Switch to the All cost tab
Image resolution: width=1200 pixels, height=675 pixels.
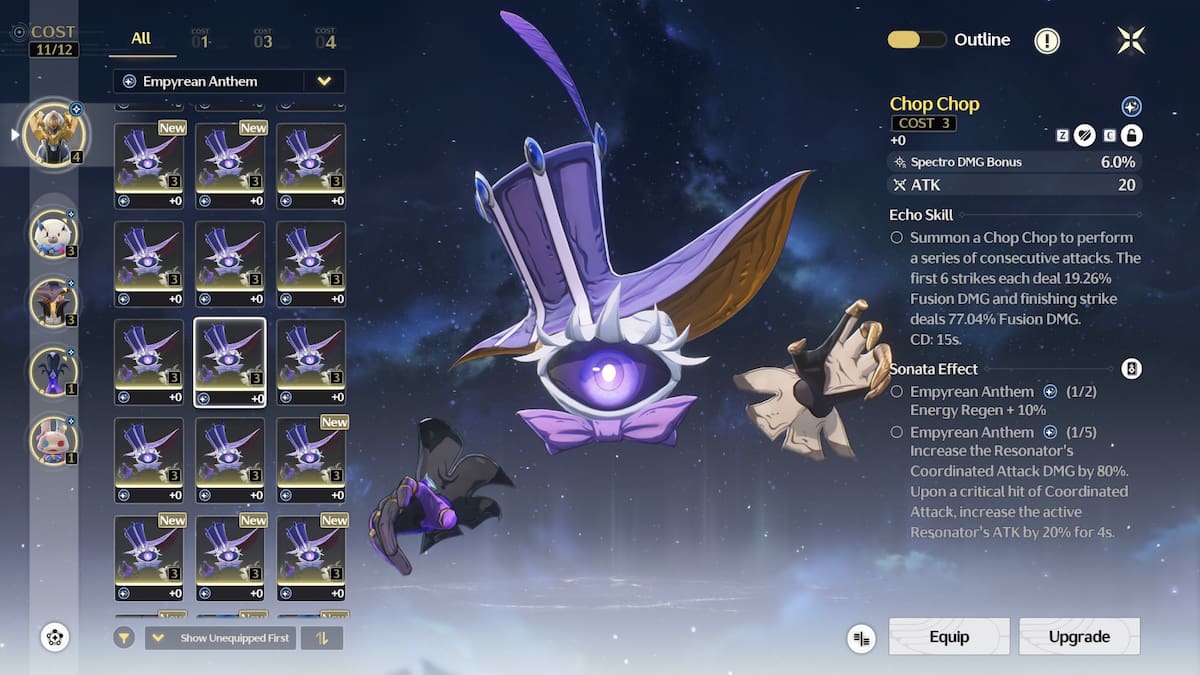click(141, 39)
